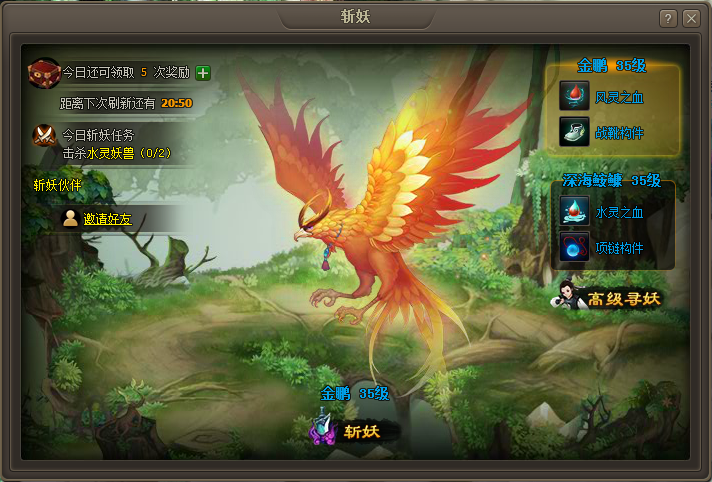Viewport: 712px width, 482px height.
Task: Click the crossed swords daily task icon
Action: (x=44, y=135)
